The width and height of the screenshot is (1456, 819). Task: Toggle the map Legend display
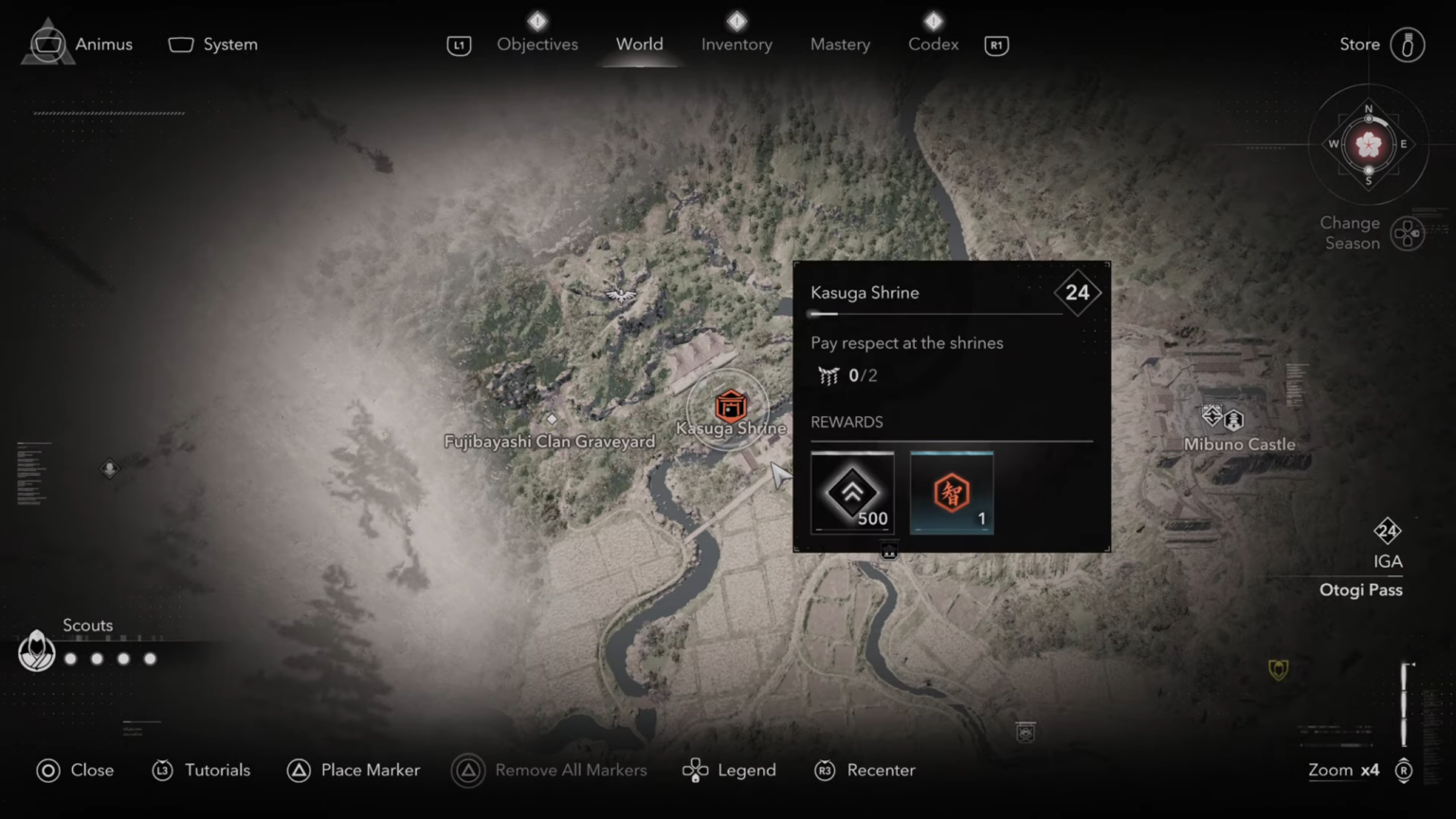coord(728,770)
